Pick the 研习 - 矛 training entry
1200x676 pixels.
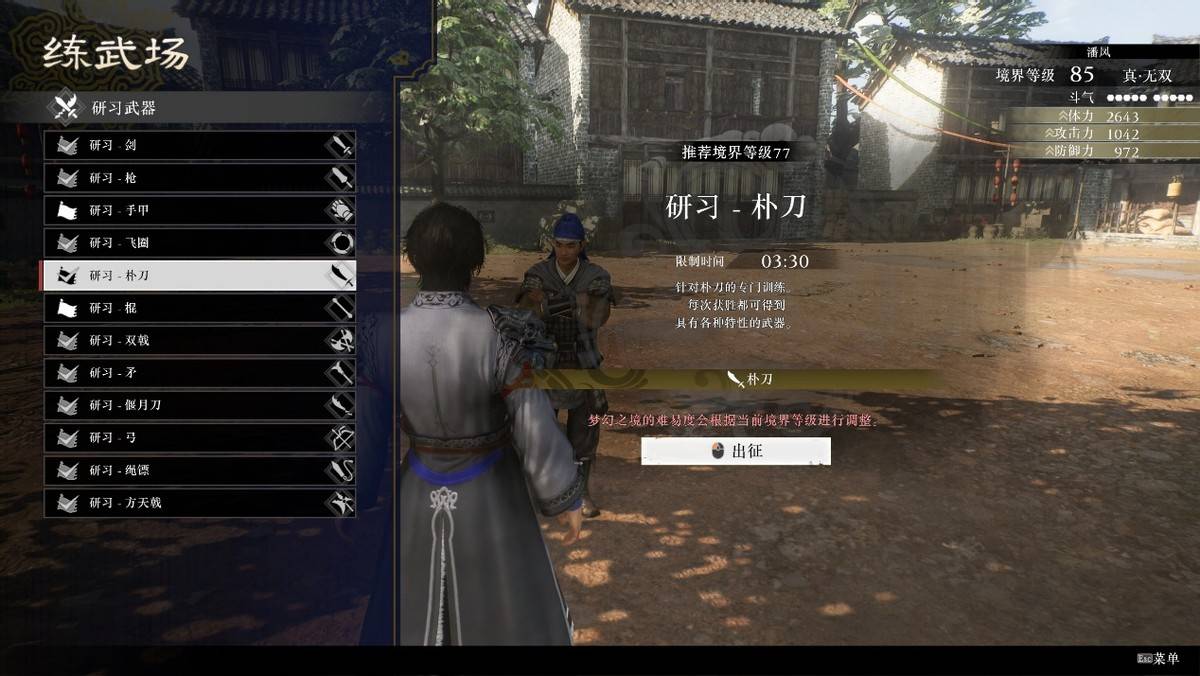(x=199, y=373)
